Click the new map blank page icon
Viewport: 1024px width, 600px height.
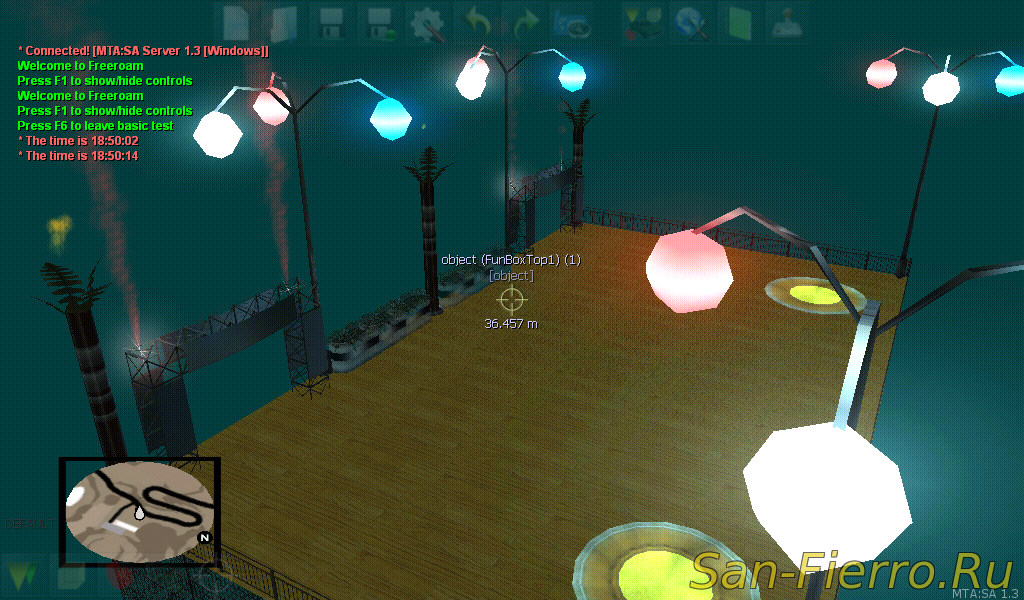236,21
